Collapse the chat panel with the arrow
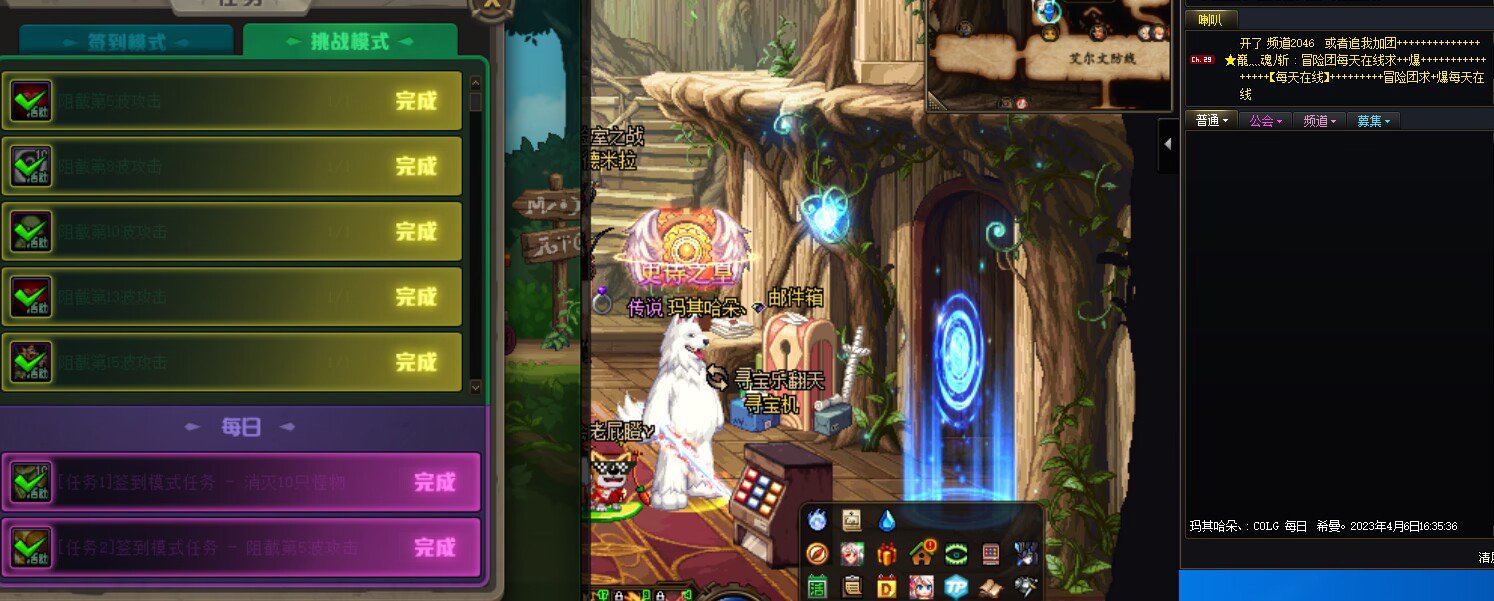1494x601 pixels. tap(1167, 143)
